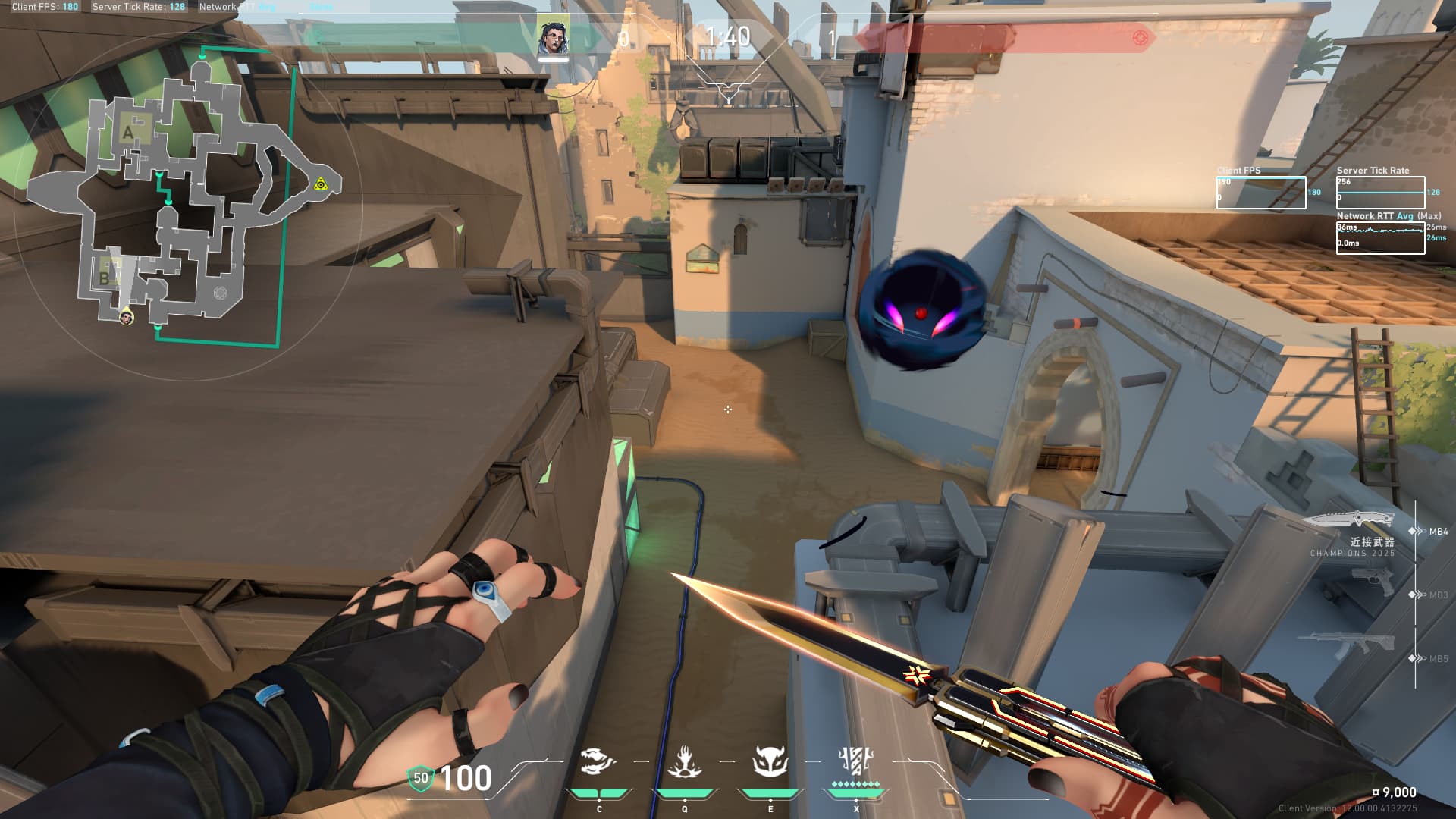Use the Seize clawed-hand ability
The image size is (1456, 819).
[x=684, y=762]
